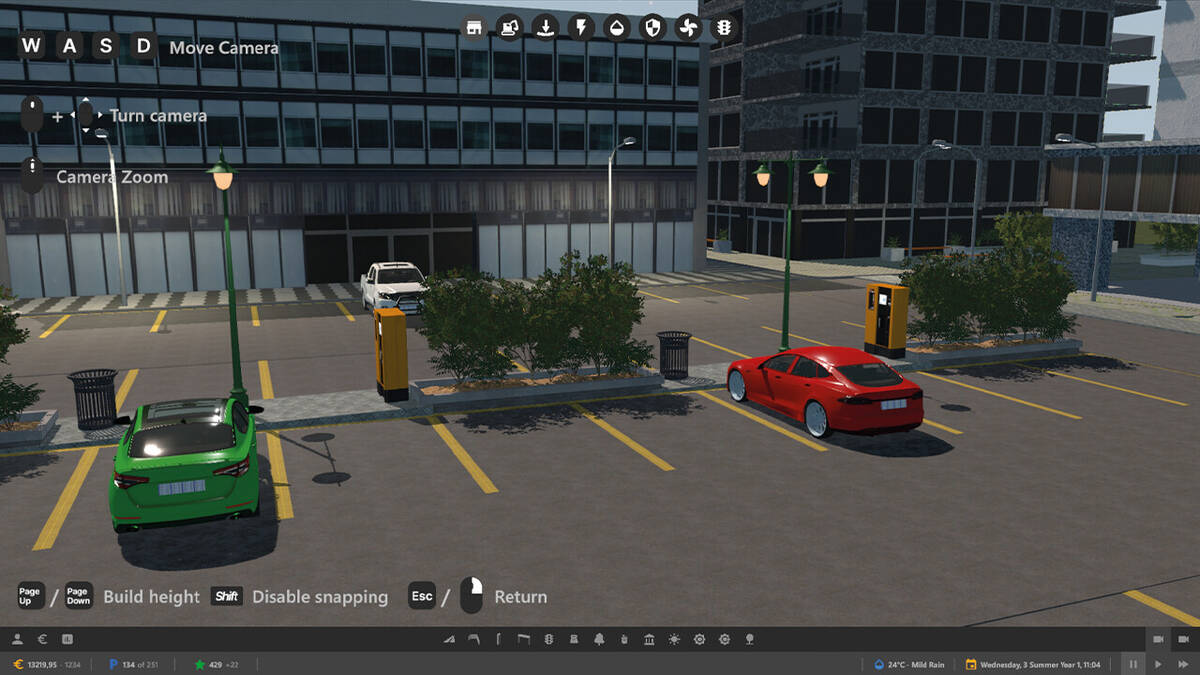The width and height of the screenshot is (1200, 675).
Task: Show the water droplet overlay
Action: (x=617, y=27)
